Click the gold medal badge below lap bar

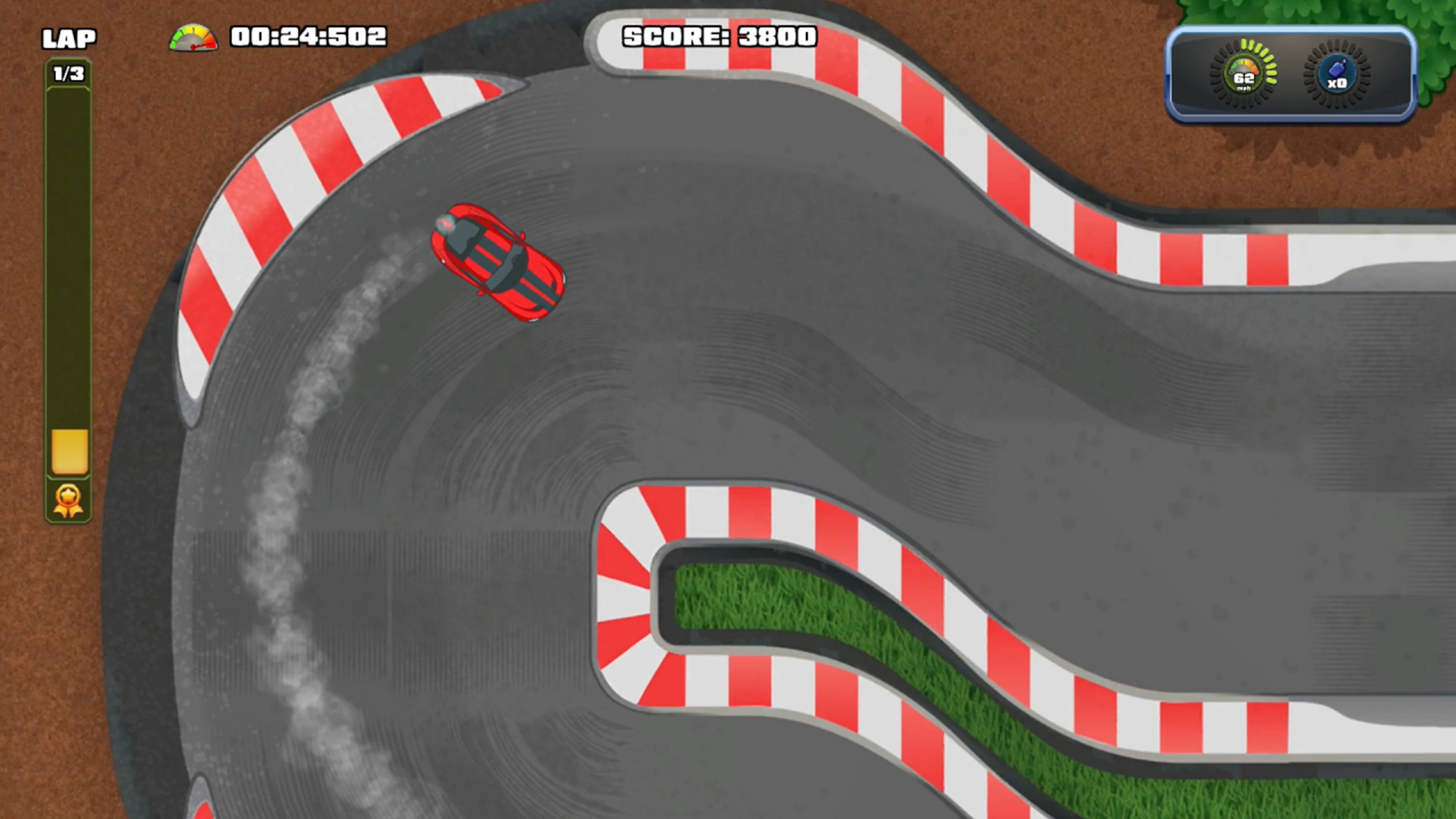(x=68, y=499)
